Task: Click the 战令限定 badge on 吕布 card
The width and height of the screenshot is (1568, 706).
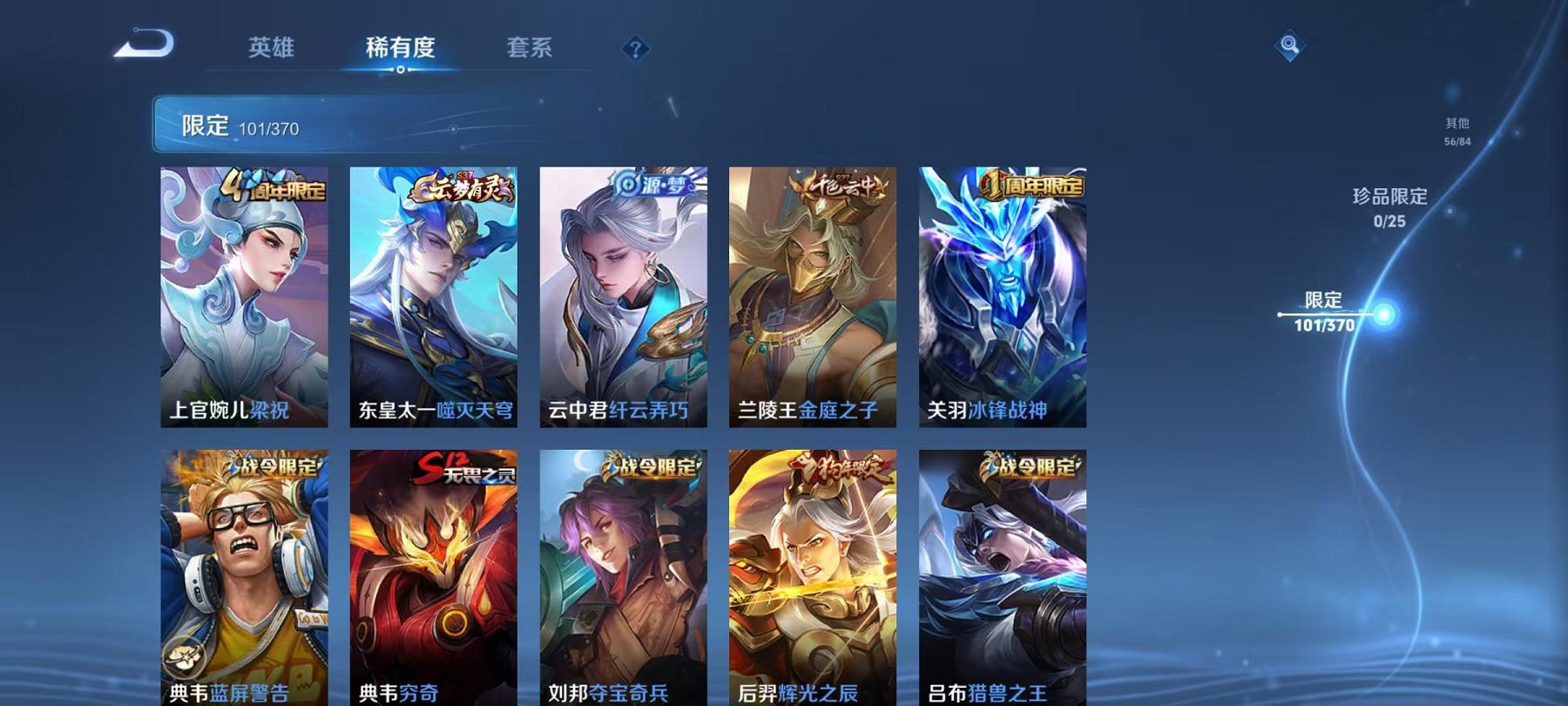Action: pos(1031,468)
